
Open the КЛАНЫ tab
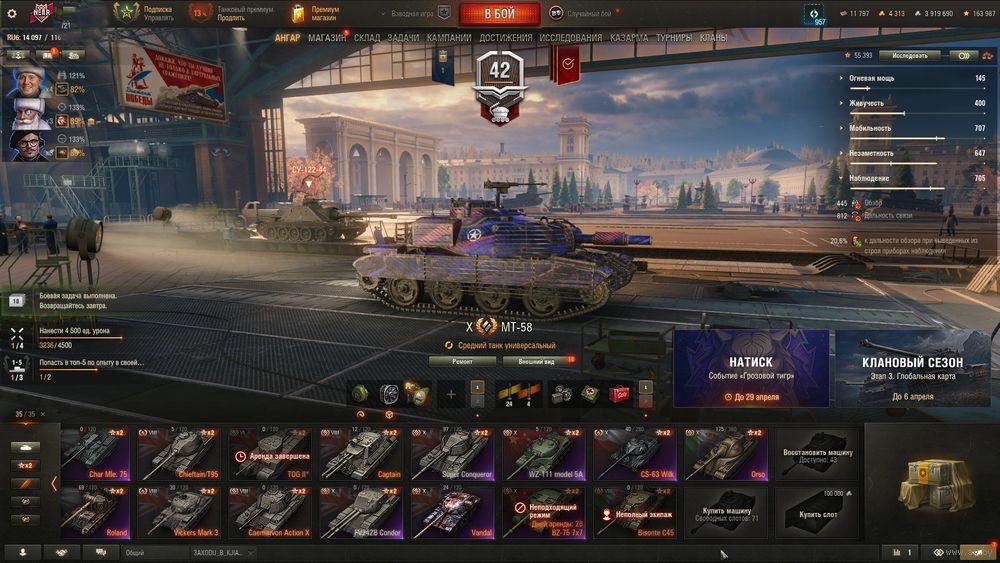pos(714,38)
